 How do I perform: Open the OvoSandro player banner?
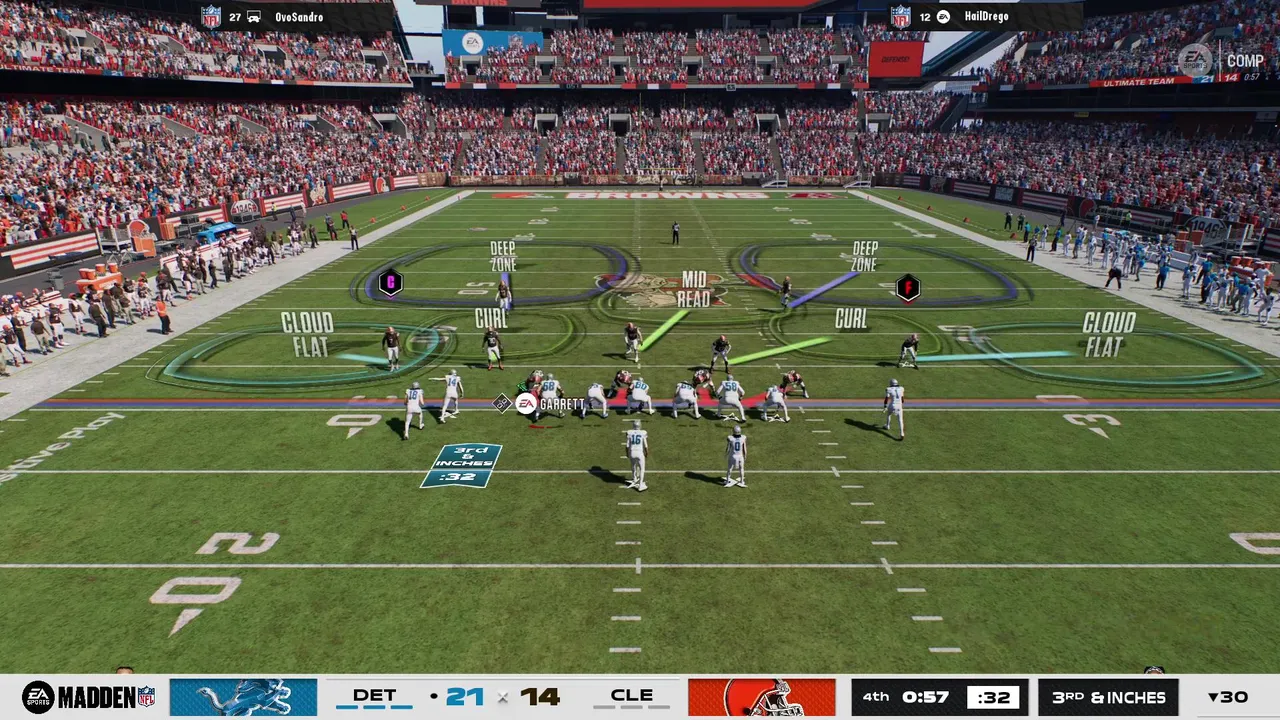tap(297, 17)
